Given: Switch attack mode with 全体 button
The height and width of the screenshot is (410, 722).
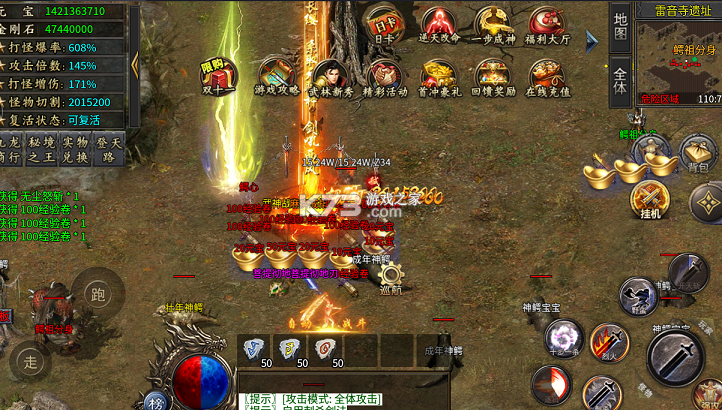Looking at the screenshot, I should (620, 79).
